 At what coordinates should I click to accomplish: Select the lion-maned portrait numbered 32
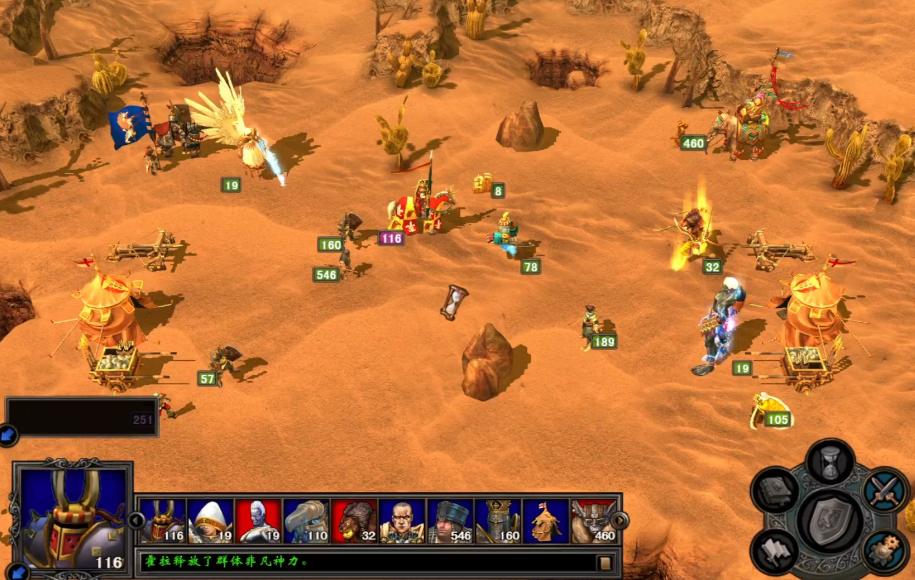354,521
